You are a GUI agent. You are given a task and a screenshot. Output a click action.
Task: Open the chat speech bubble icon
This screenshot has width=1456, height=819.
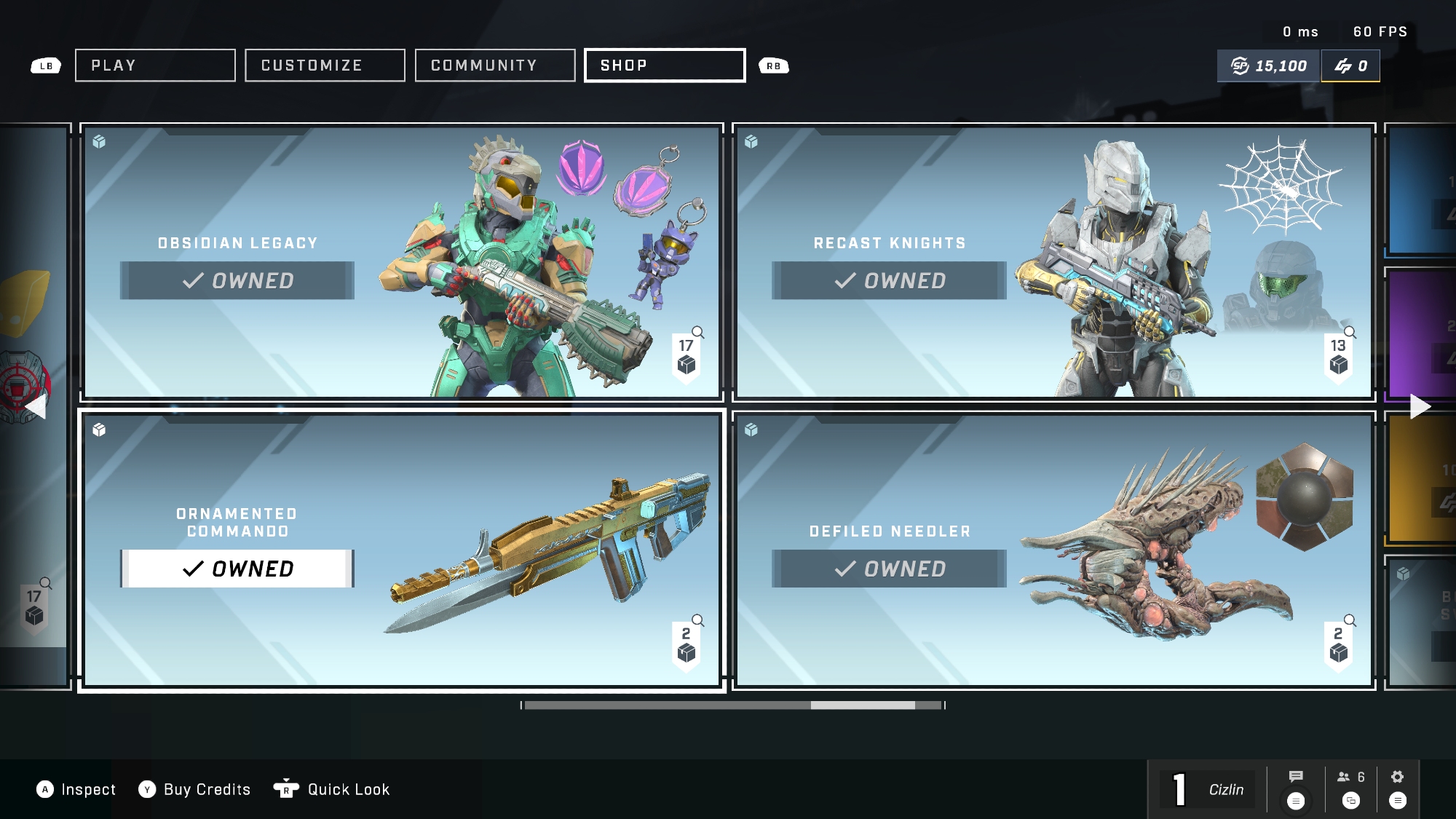[x=1296, y=777]
